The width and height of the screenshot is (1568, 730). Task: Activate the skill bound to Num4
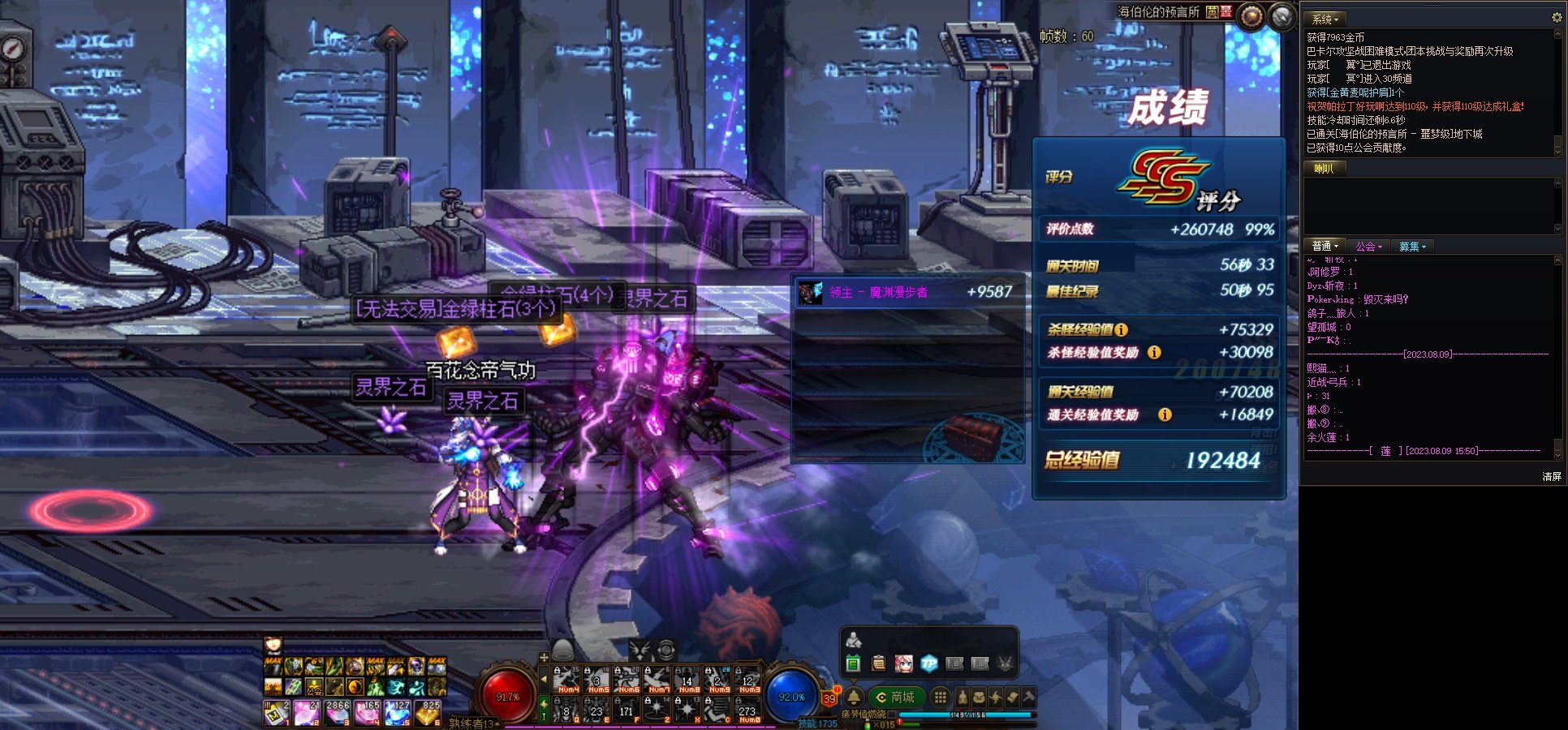click(566, 681)
